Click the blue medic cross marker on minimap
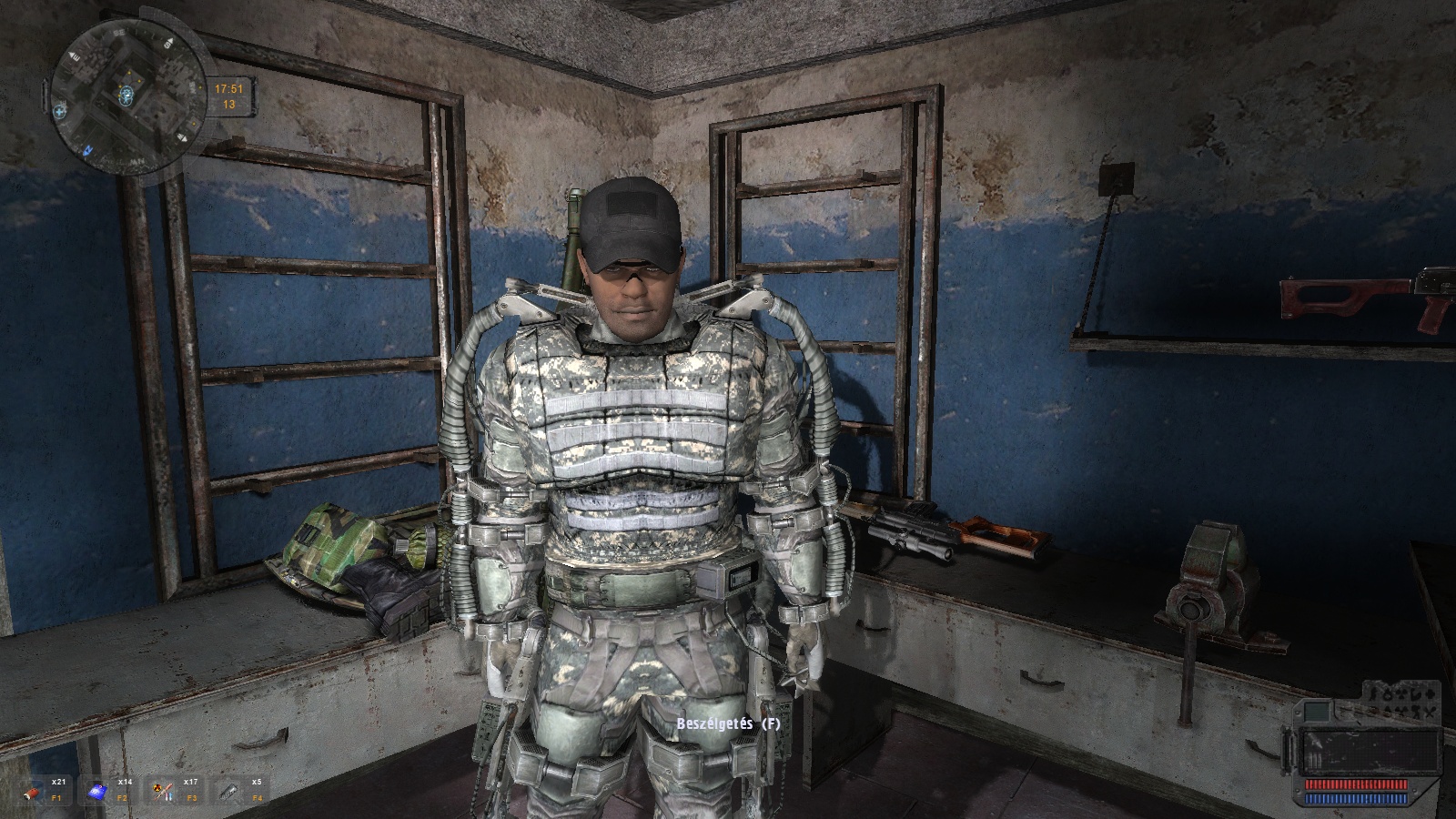1456x819 pixels. pyautogui.click(x=61, y=111)
